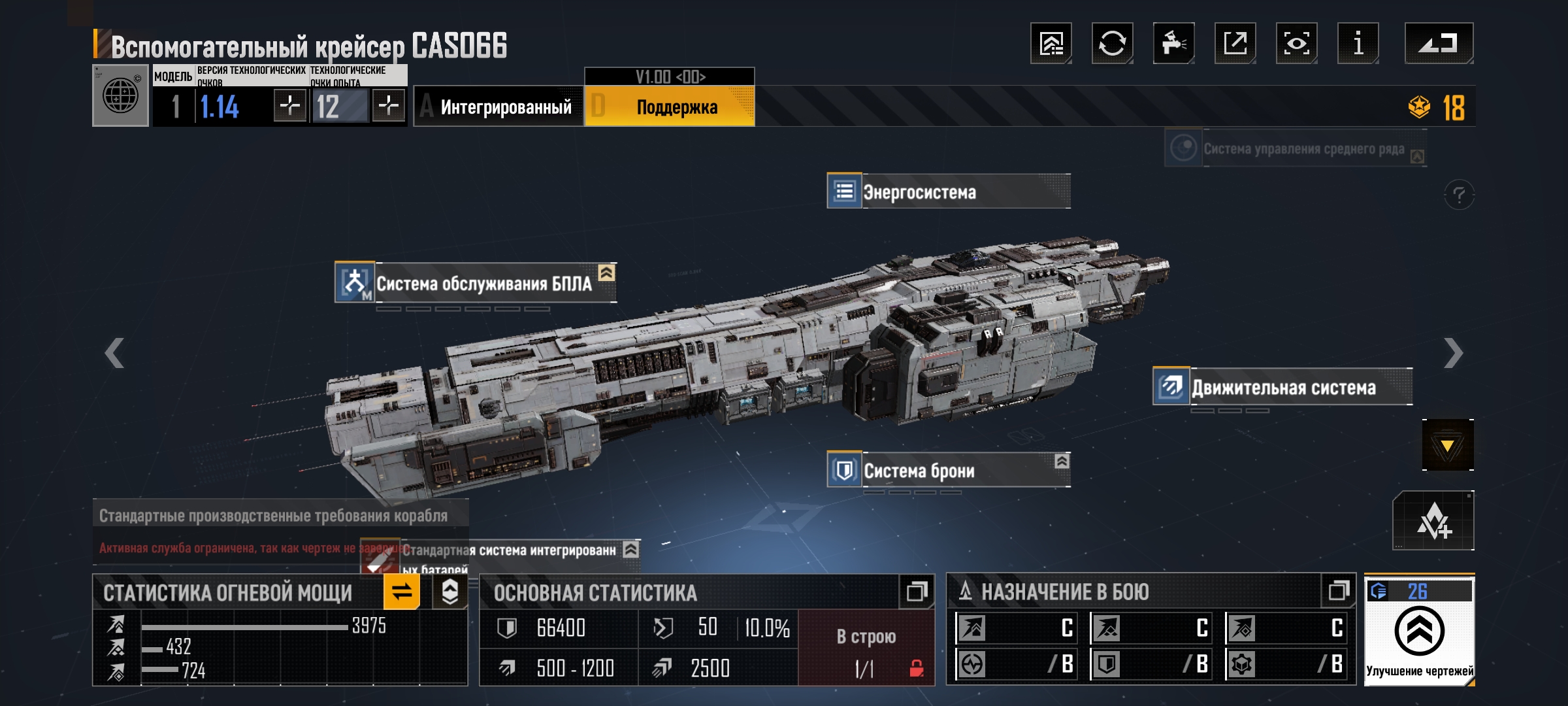Viewport: 1568px width, 706px height.
Task: Open the paint spray gun customization
Action: pyautogui.click(x=1173, y=44)
